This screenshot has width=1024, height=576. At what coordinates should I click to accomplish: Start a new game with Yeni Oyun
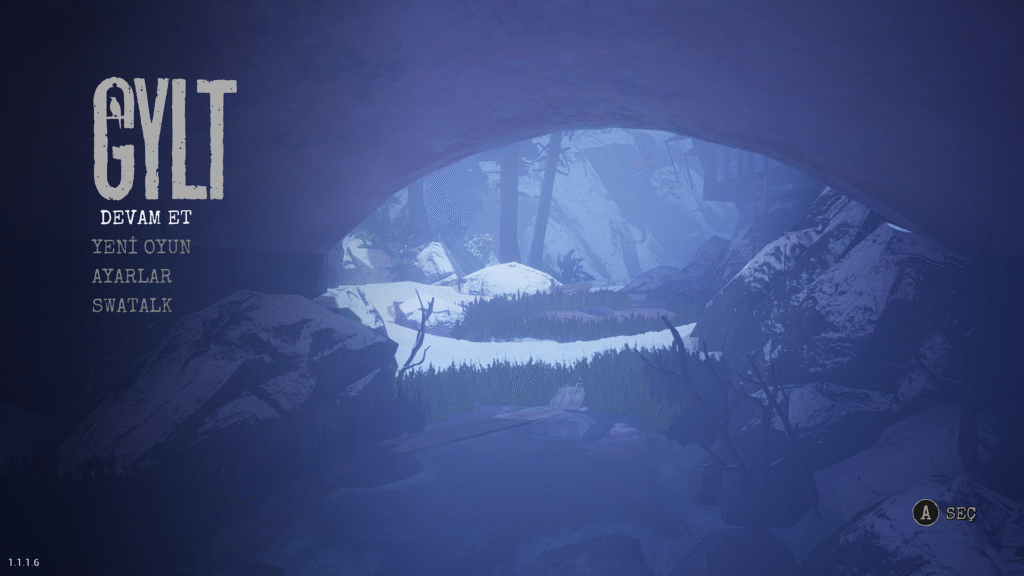pos(141,246)
